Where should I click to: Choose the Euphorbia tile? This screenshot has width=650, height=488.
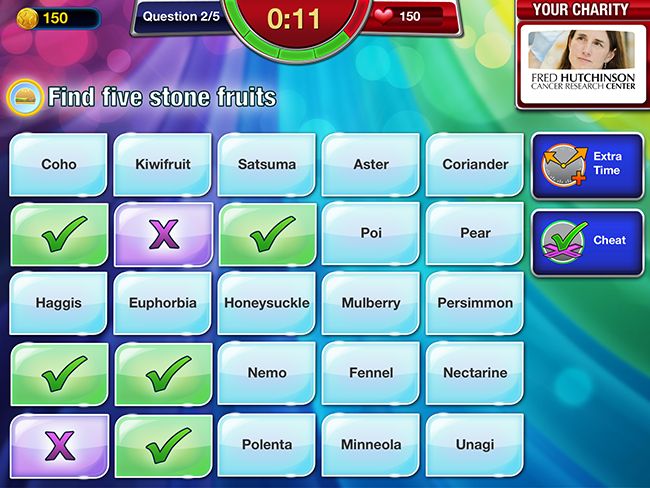coord(163,303)
